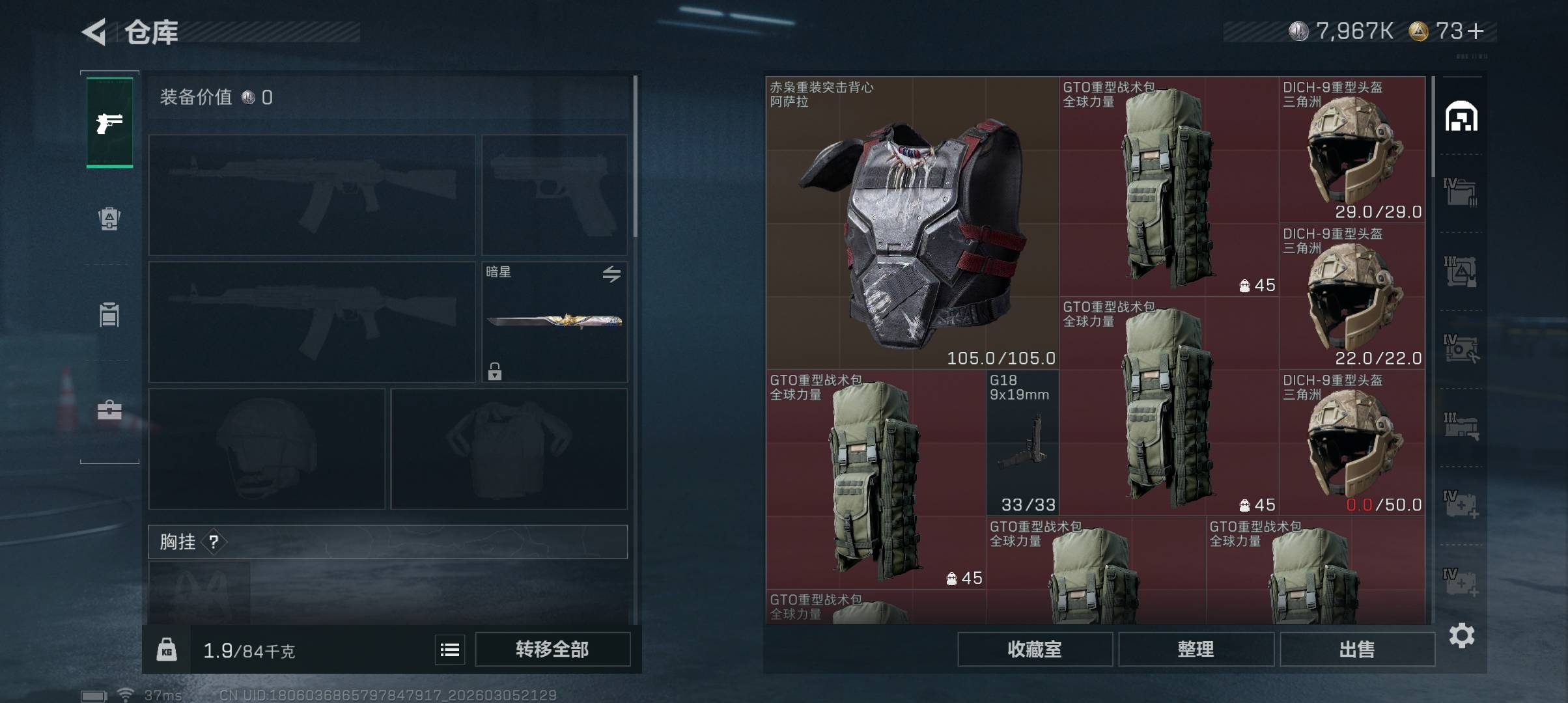
Task: Select the damaged DICH-9 helmet showing 0.0/50.0
Action: coord(1352,443)
